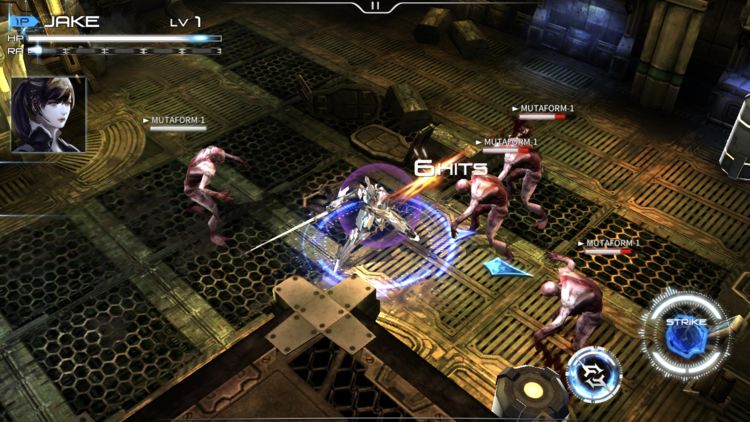Activate the double-arrow dash ability

594,374
